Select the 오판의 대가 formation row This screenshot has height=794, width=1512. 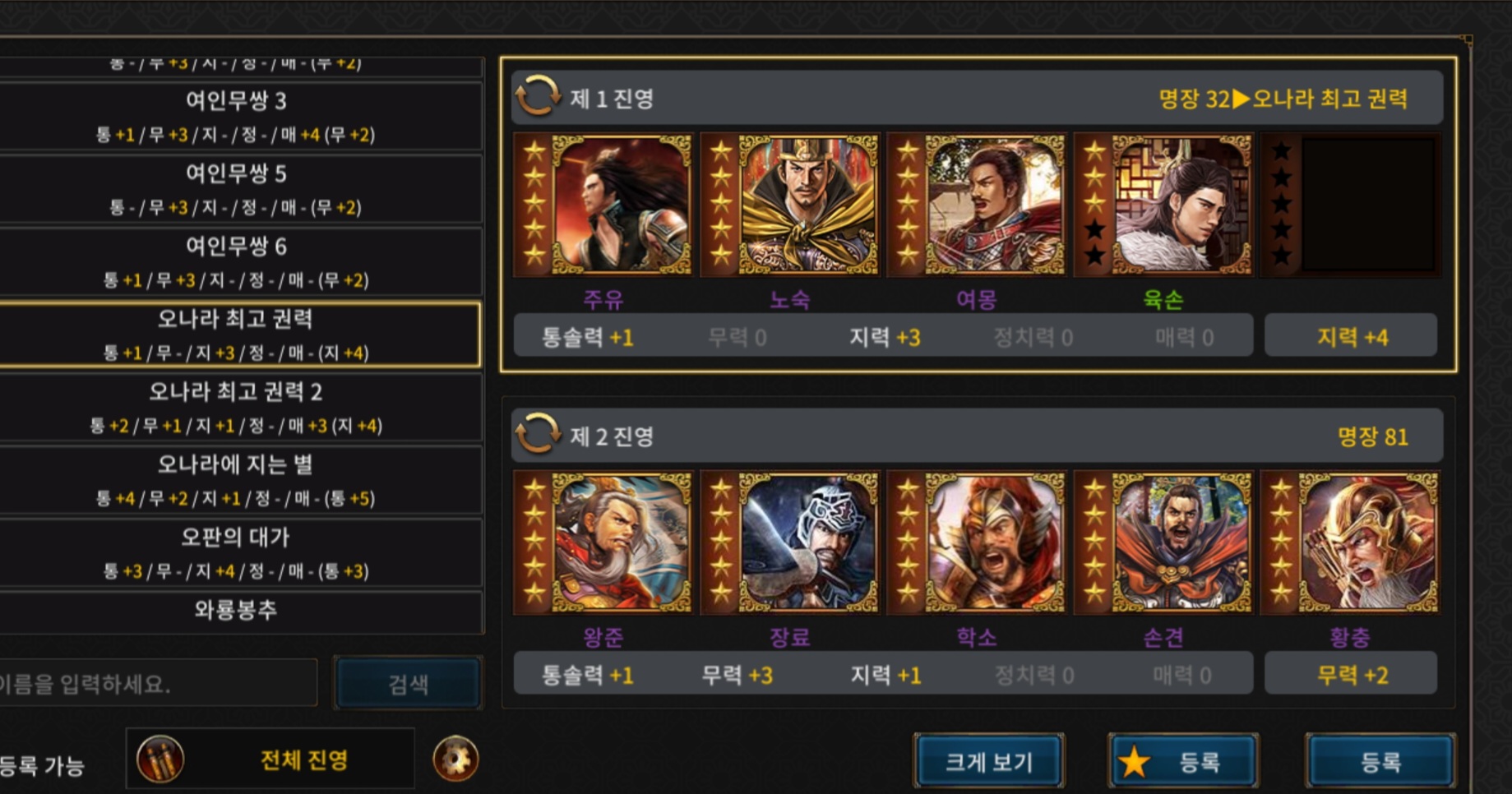coord(237,552)
